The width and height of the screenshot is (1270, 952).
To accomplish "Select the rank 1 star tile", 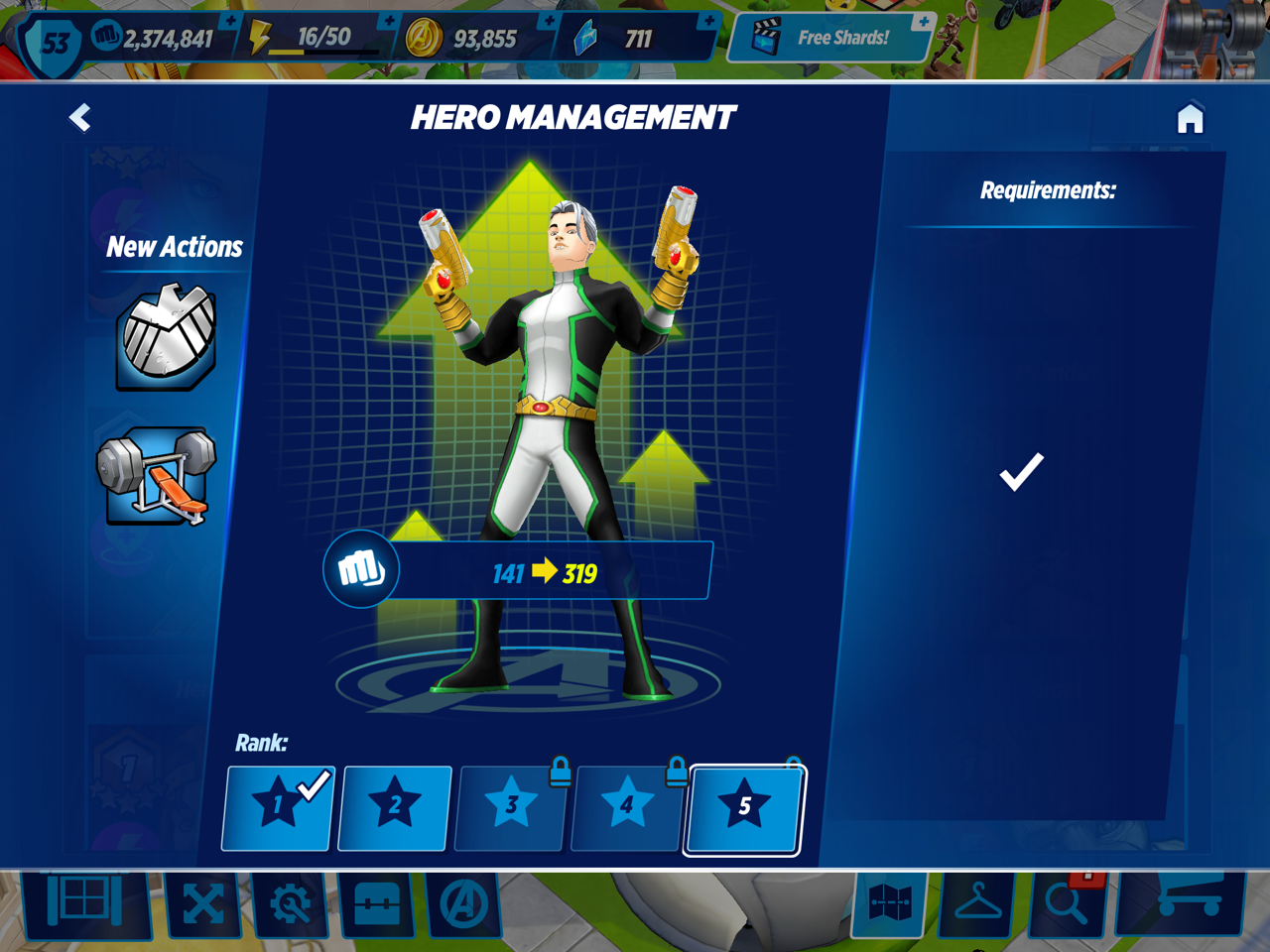I will coord(278,807).
